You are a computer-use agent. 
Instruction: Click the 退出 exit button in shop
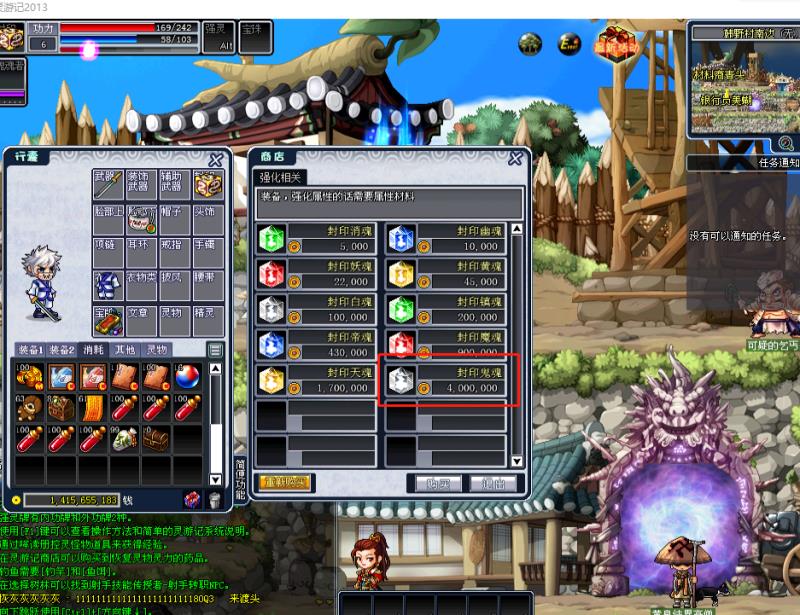492,482
